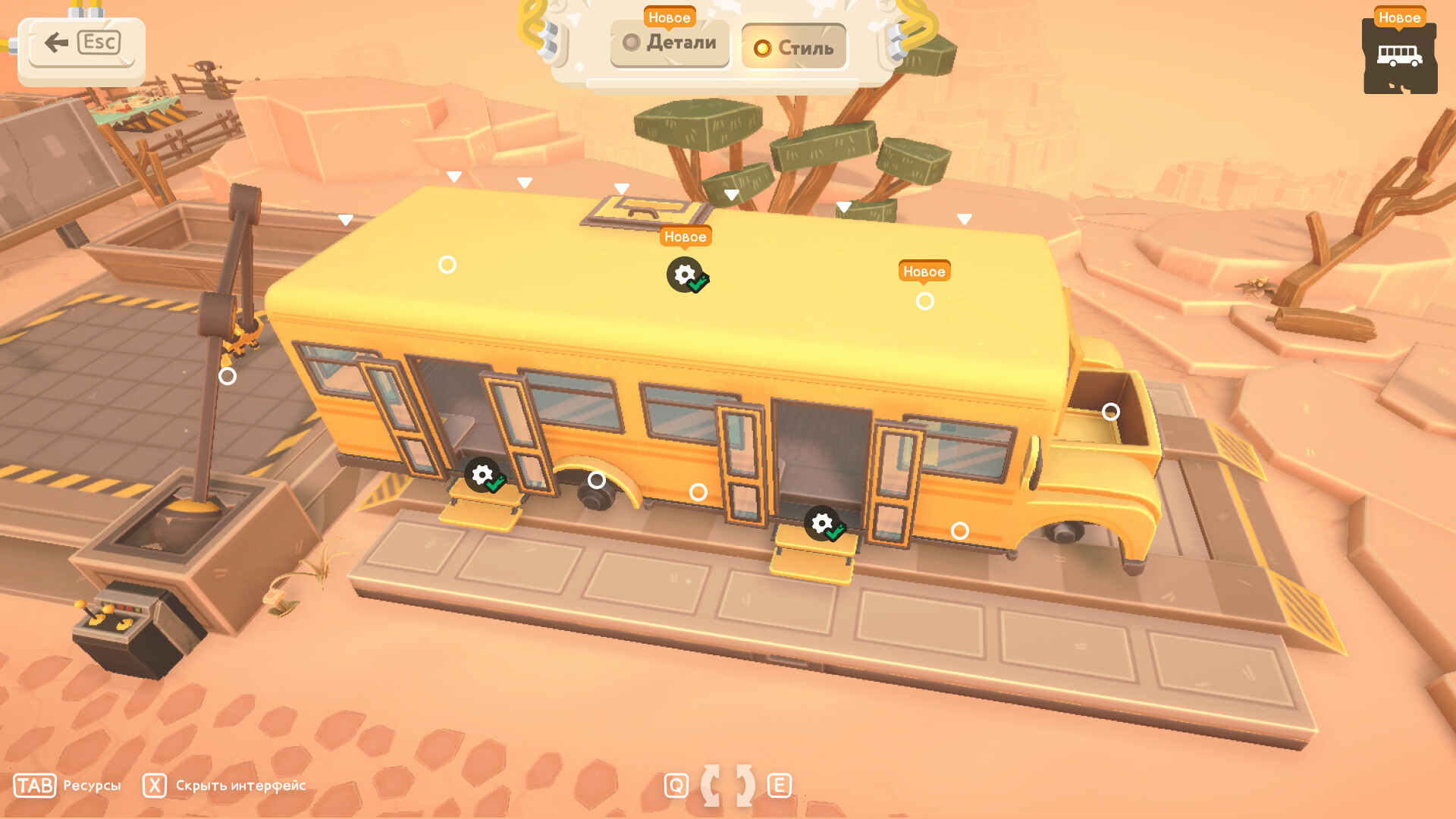Switch to the Стиль tab
The image size is (1456, 819).
click(793, 47)
